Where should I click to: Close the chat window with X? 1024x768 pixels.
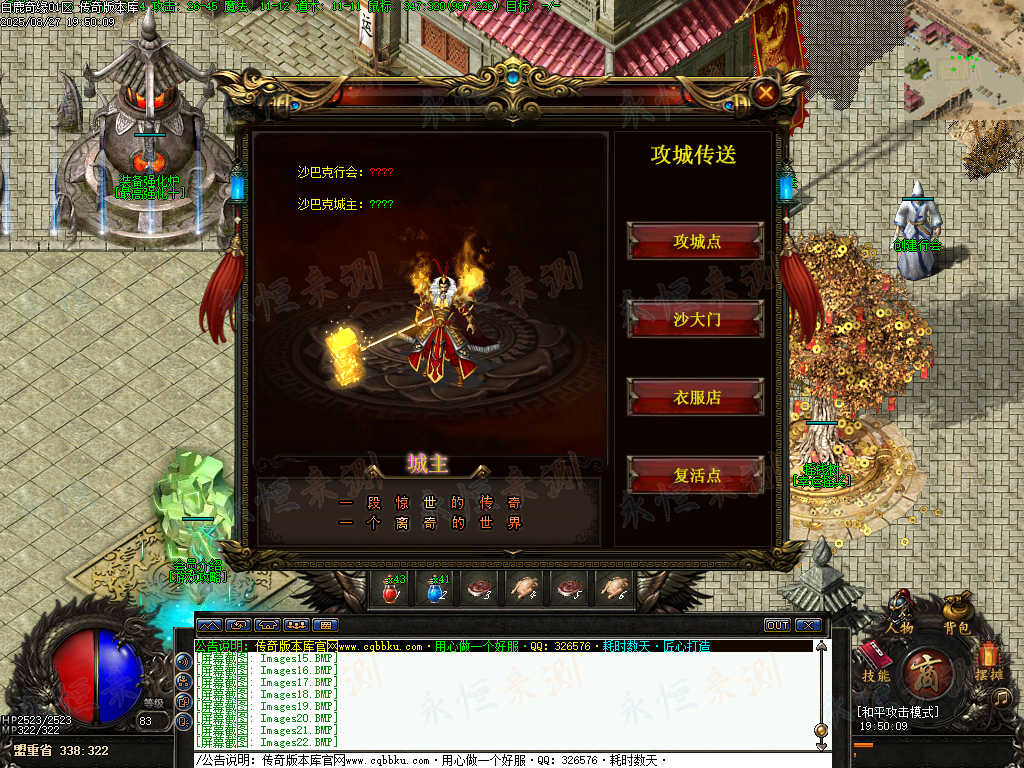[807, 625]
